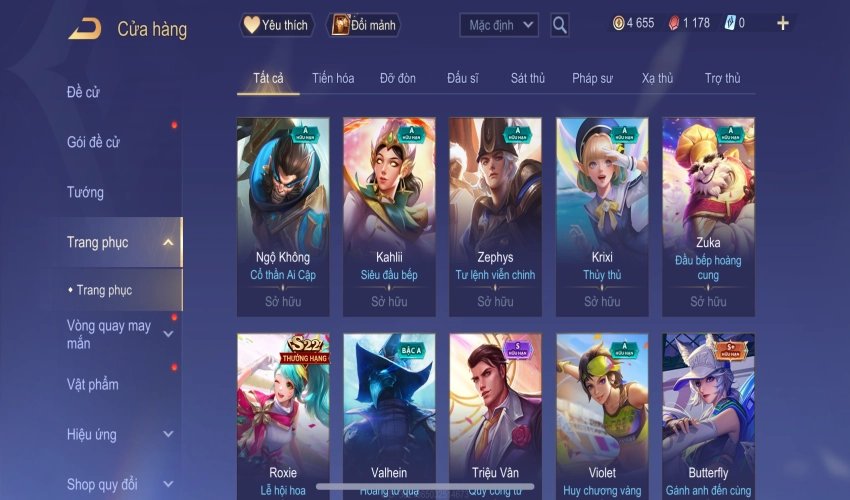Image resolution: width=850 pixels, height=500 pixels.
Task: Go back using the return arrow
Action: (84, 29)
